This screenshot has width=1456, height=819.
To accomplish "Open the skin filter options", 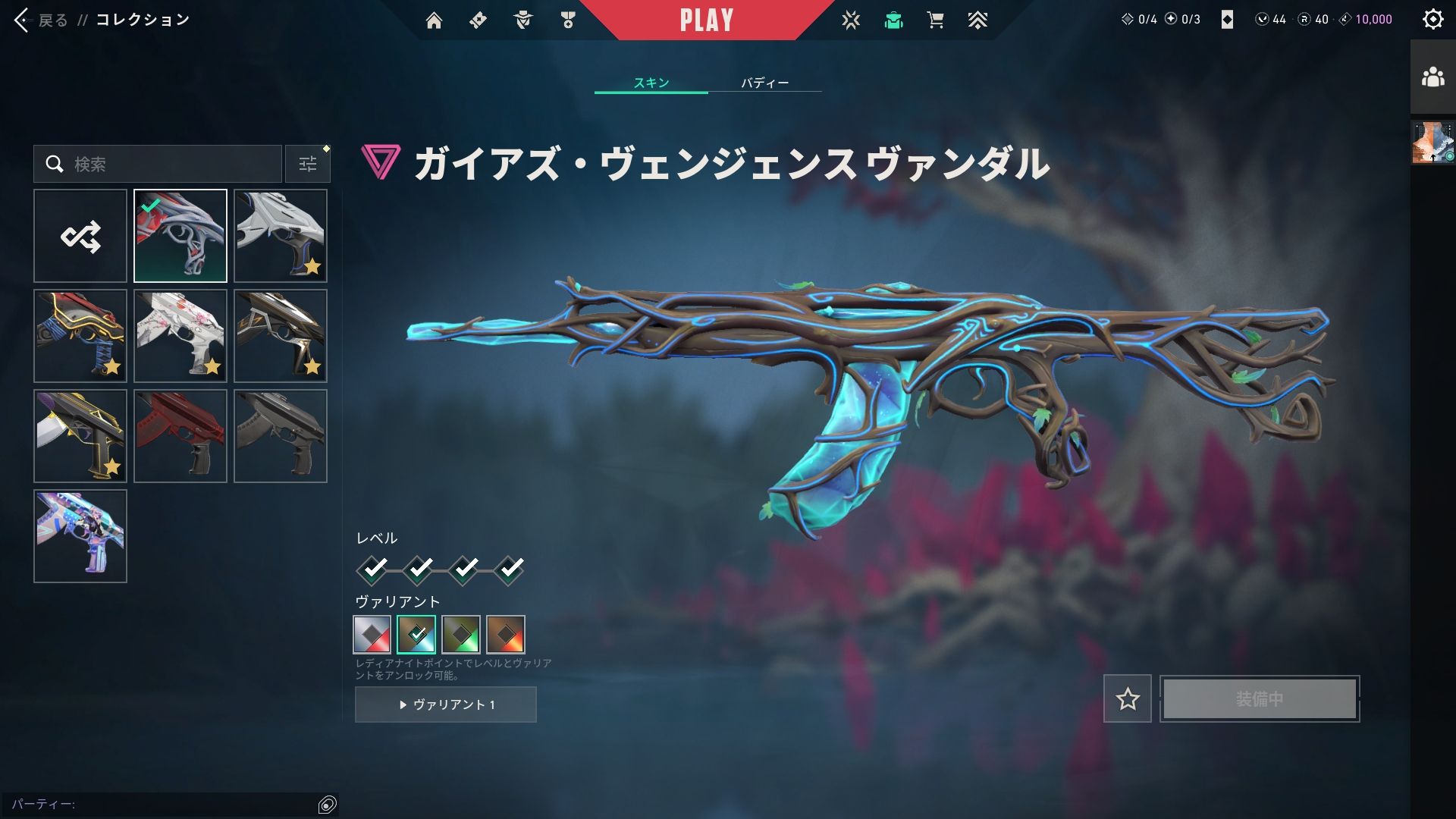I will click(307, 164).
